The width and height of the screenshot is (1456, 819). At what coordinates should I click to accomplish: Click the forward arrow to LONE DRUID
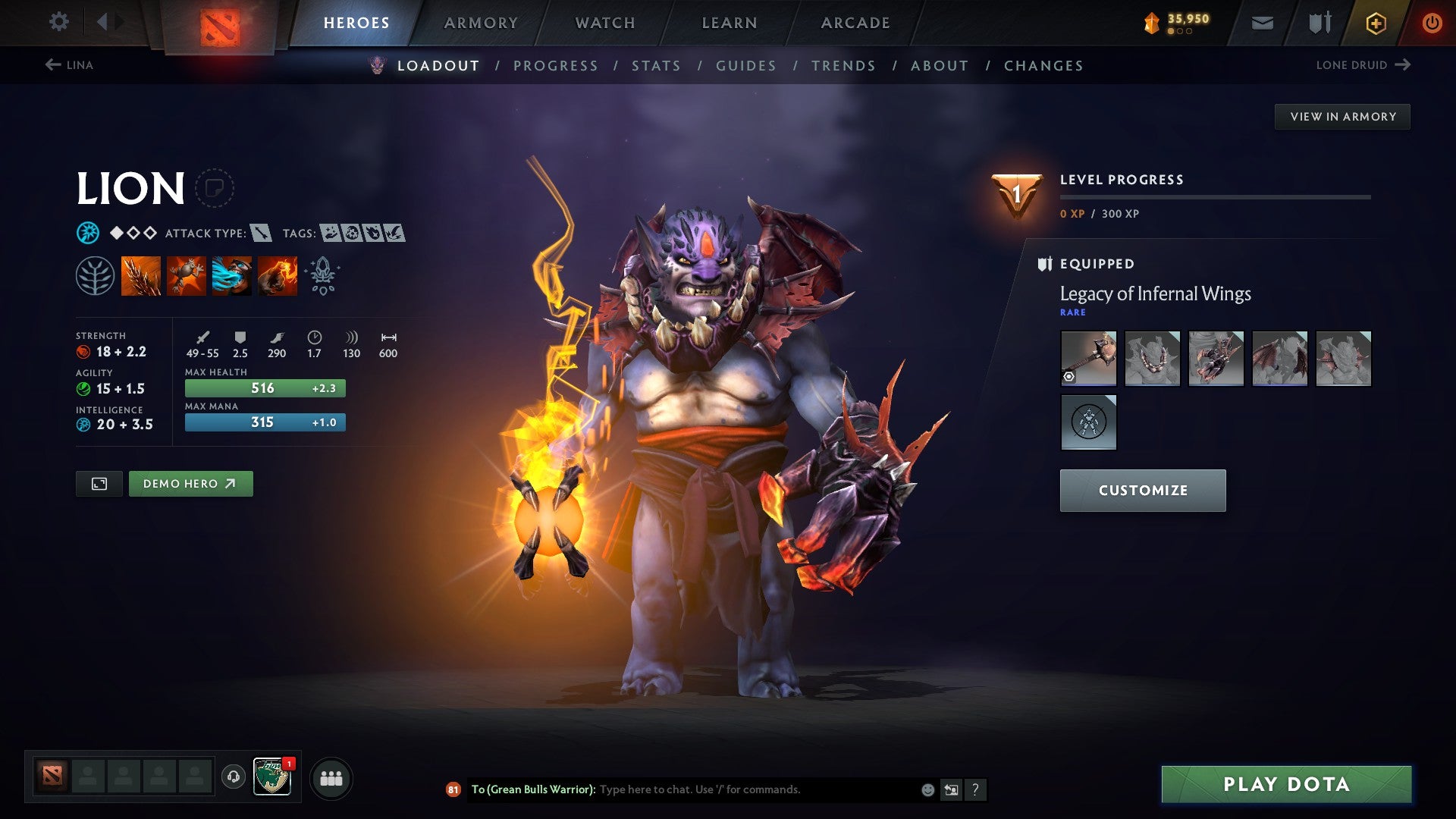(1401, 64)
